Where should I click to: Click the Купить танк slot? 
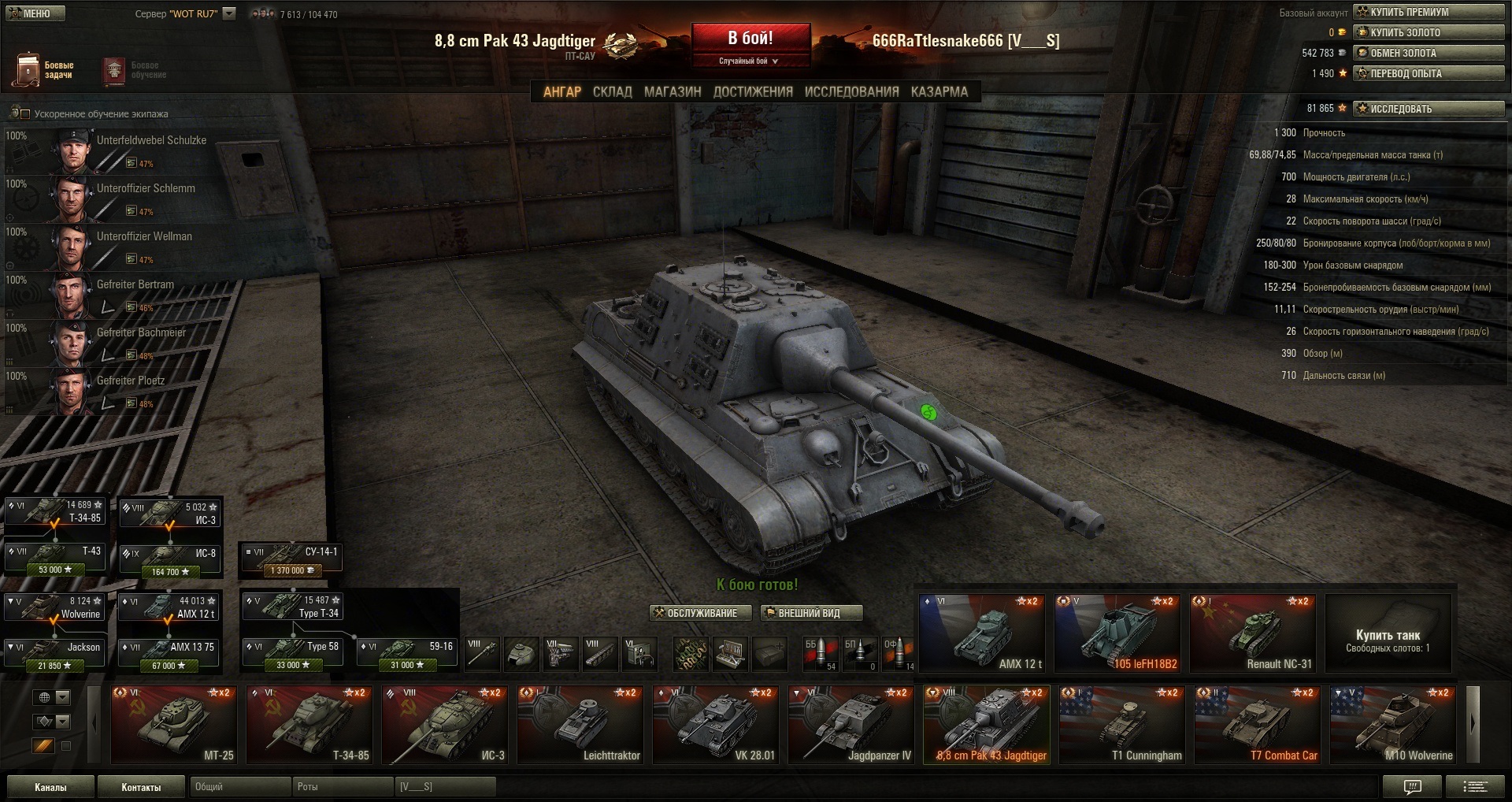click(x=1388, y=633)
